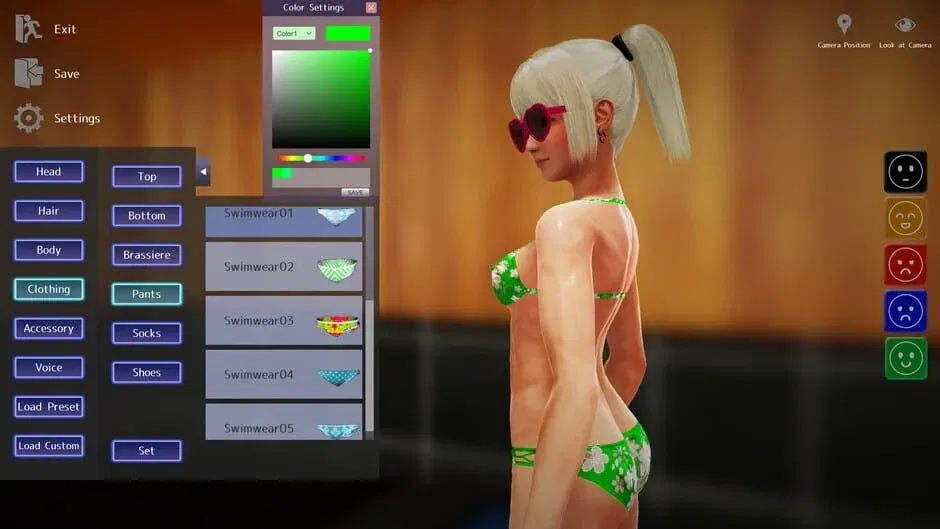Exit the character editor
This screenshot has height=529, width=940.
(x=47, y=29)
